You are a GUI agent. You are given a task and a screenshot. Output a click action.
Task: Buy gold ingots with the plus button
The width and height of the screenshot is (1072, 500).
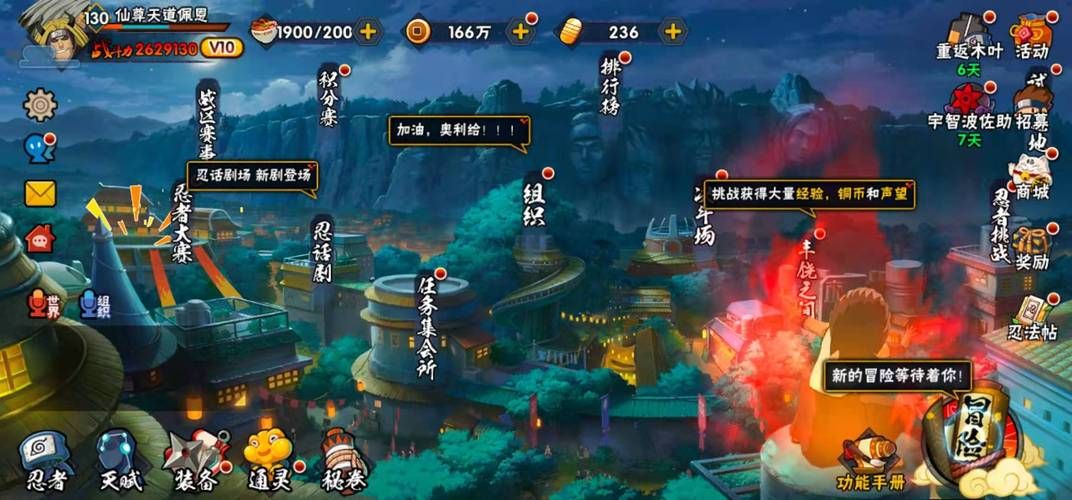pos(673,31)
